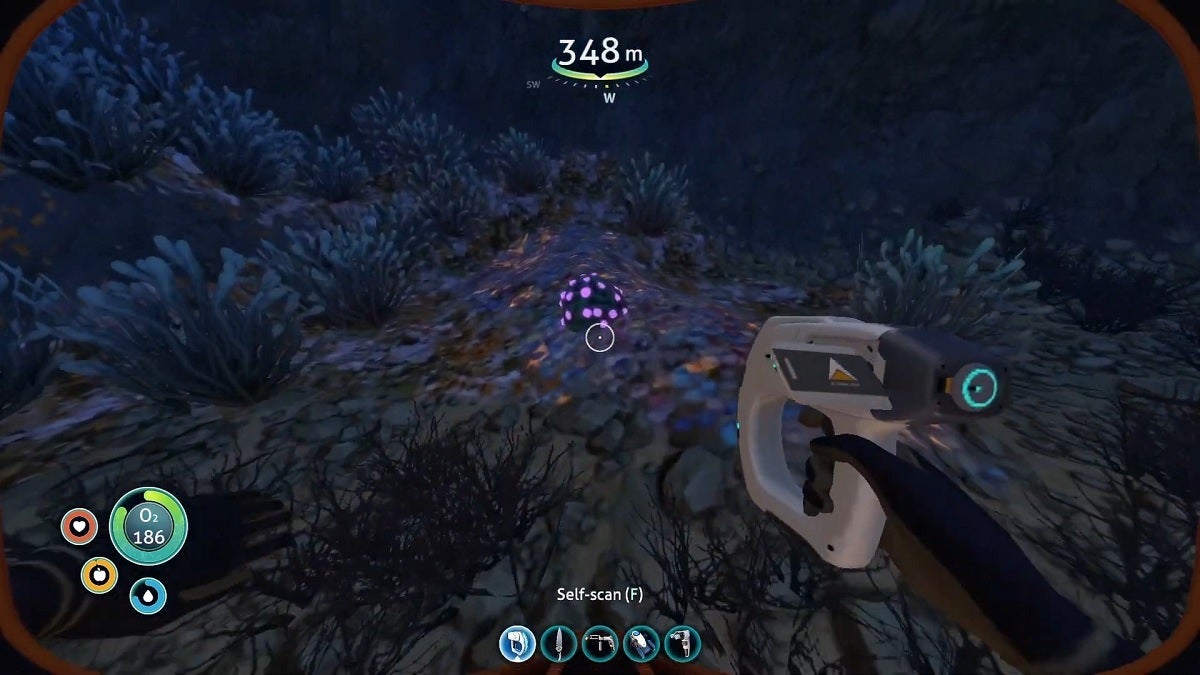Pick the repair tool in the last slot

tap(683, 642)
